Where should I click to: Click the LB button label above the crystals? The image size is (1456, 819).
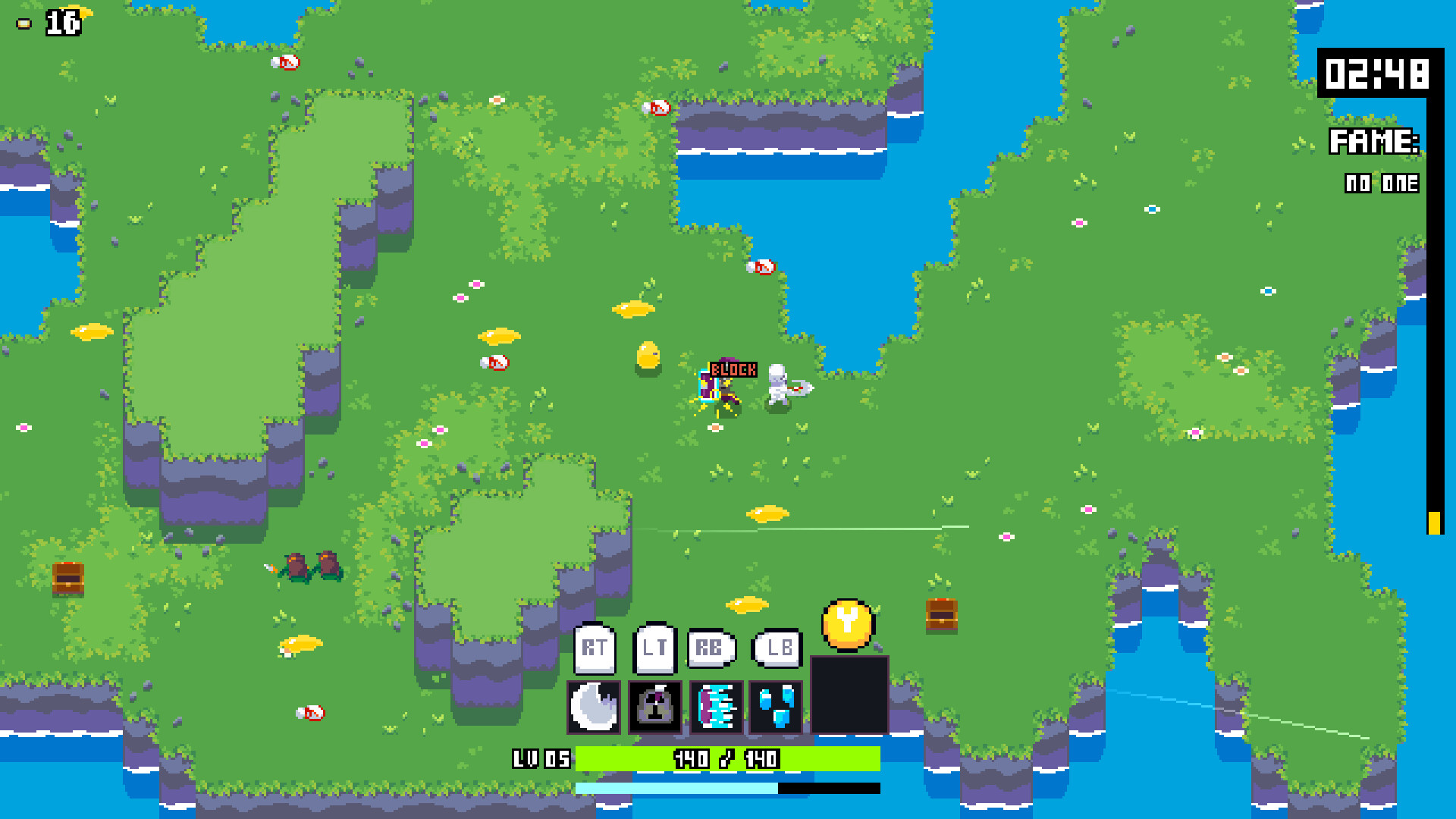pos(777,648)
